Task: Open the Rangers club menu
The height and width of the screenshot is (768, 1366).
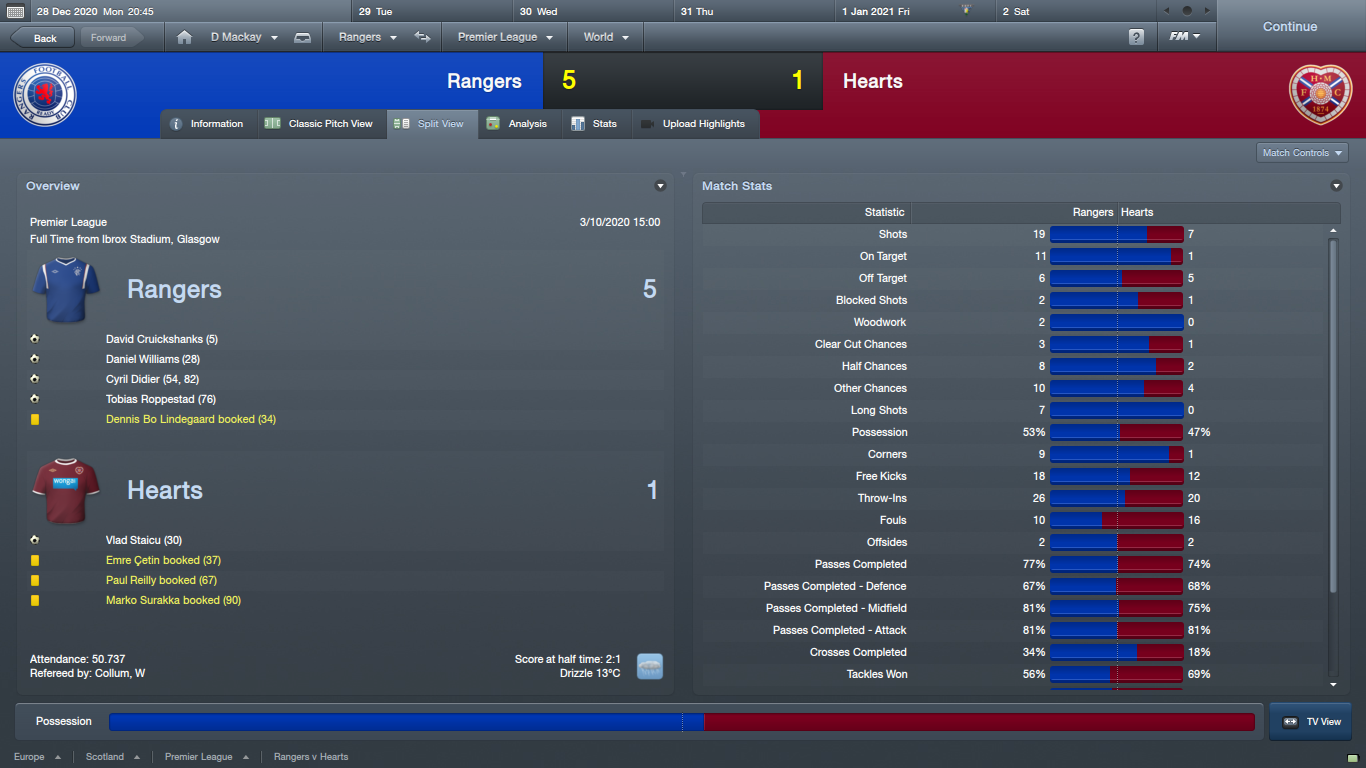Action: pyautogui.click(x=368, y=37)
